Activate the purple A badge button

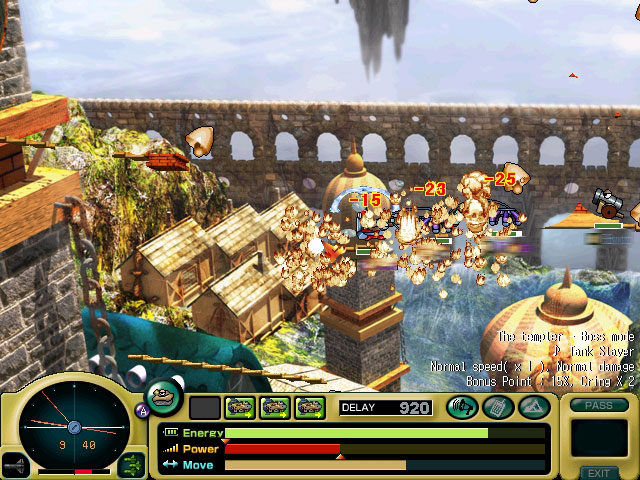coord(141,409)
